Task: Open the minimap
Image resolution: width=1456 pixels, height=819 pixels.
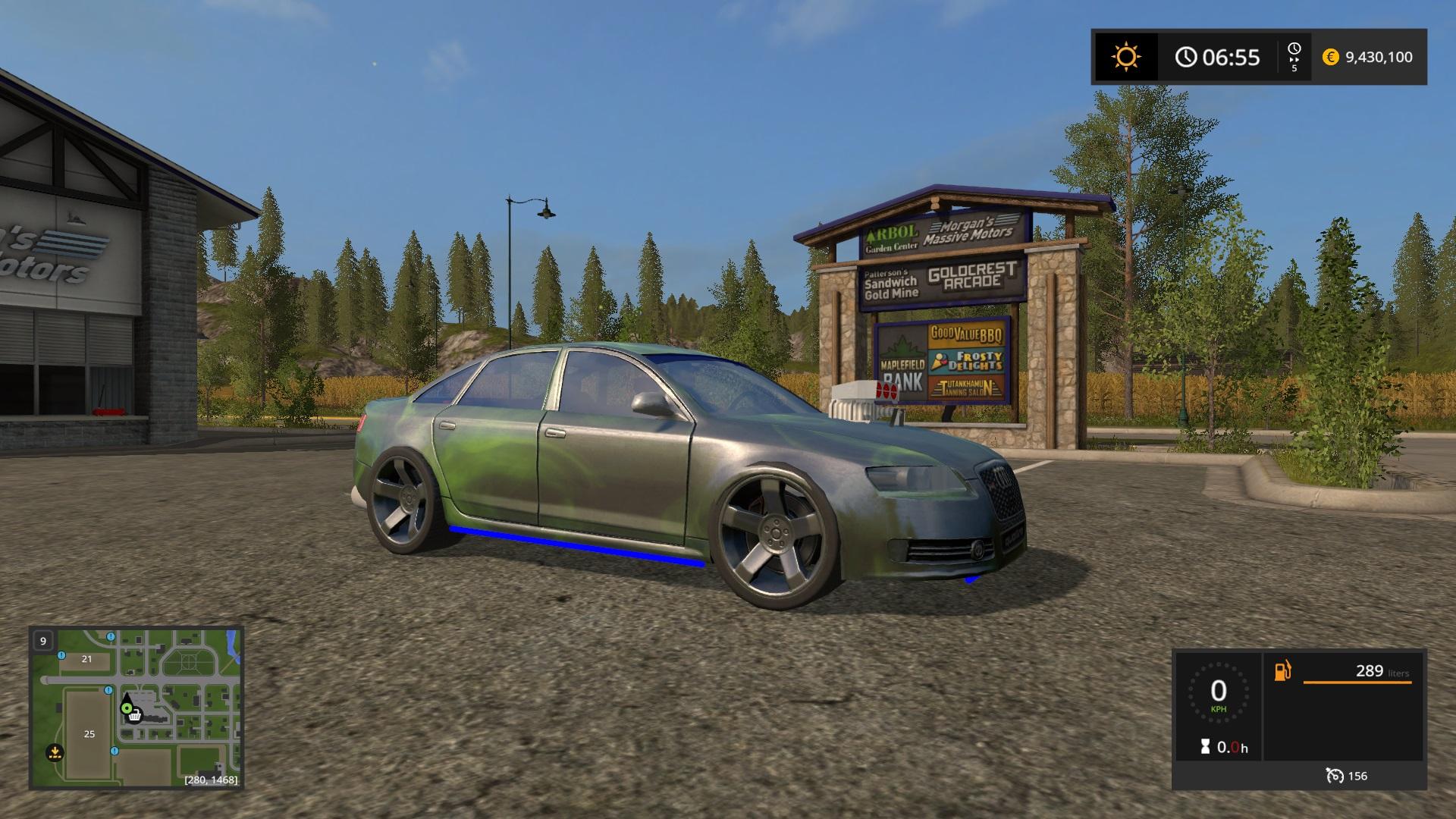Action: [136, 708]
